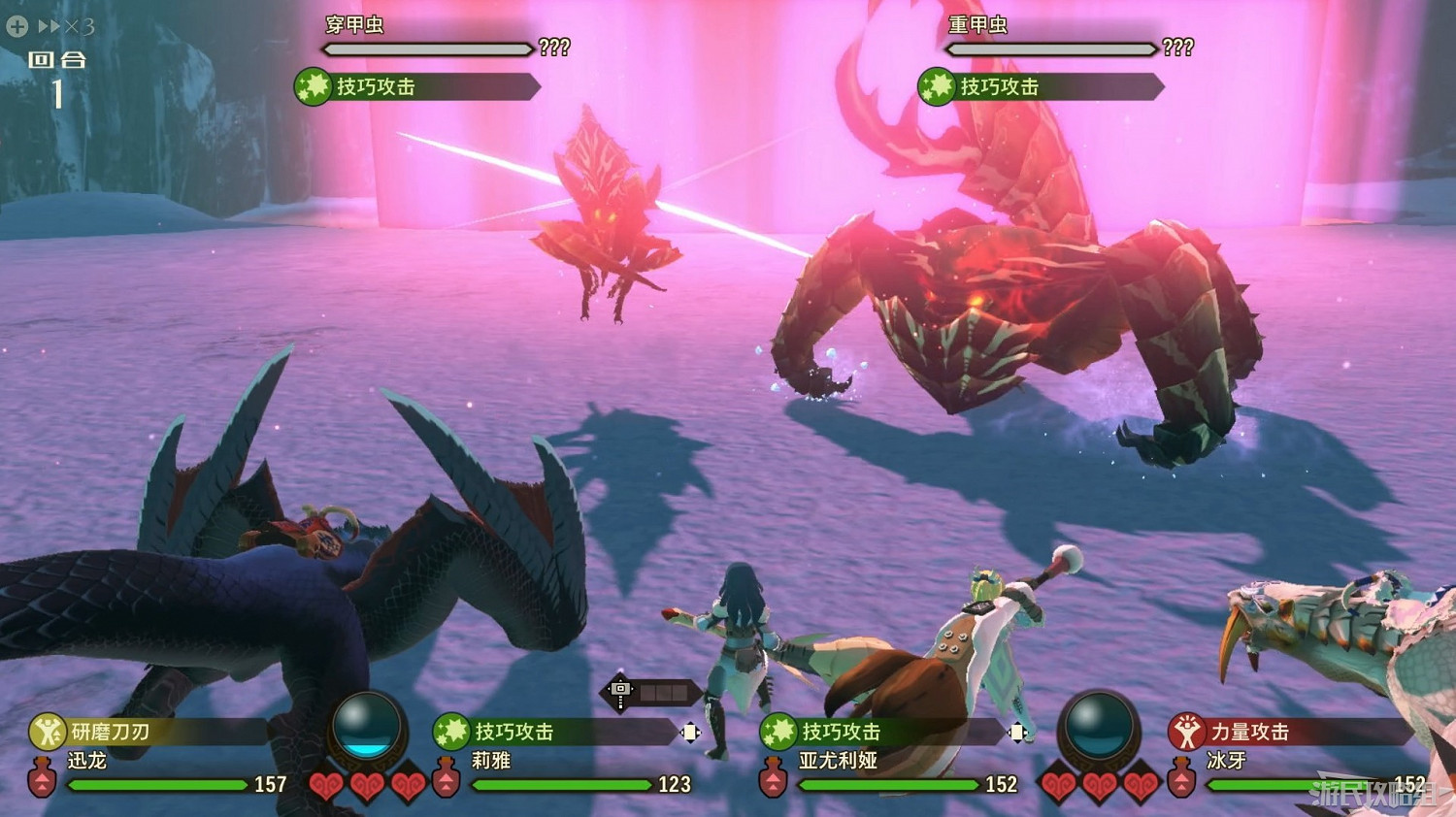Image resolution: width=1456 pixels, height=817 pixels.
Task: Click the potion icon beside 冰牙's health bar
Action: [x=1180, y=782]
